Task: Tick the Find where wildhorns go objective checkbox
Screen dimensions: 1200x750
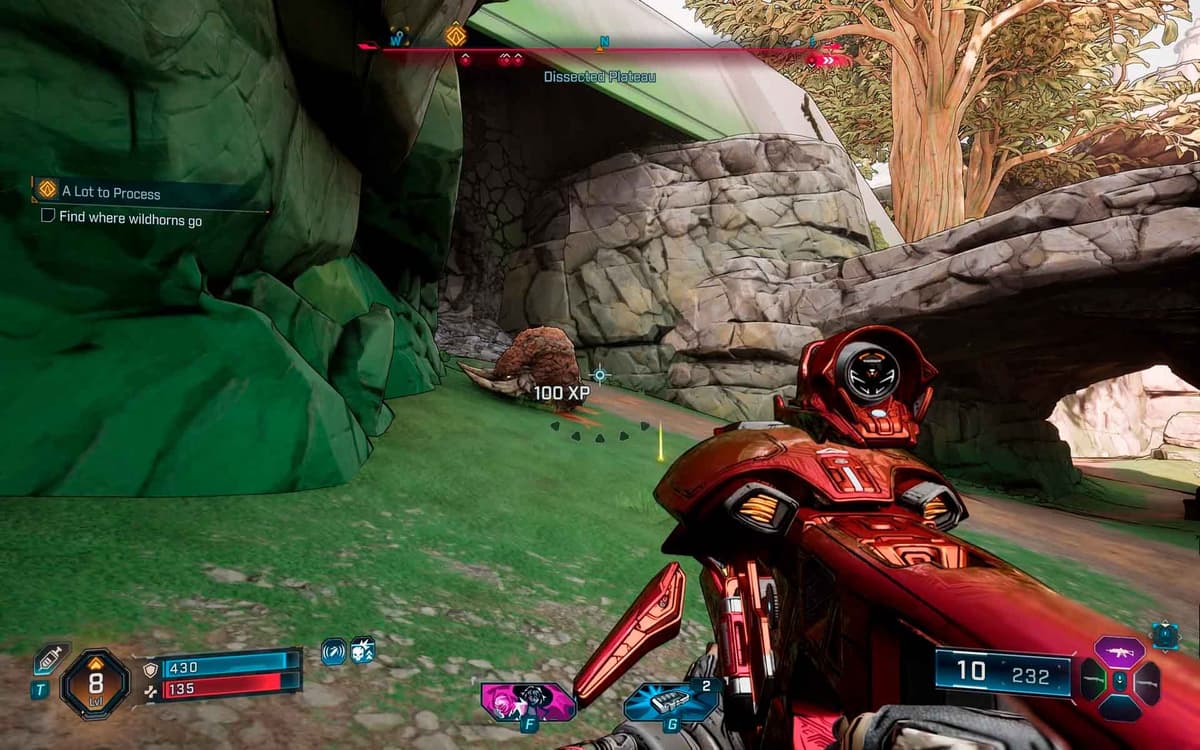Action: click(47, 216)
